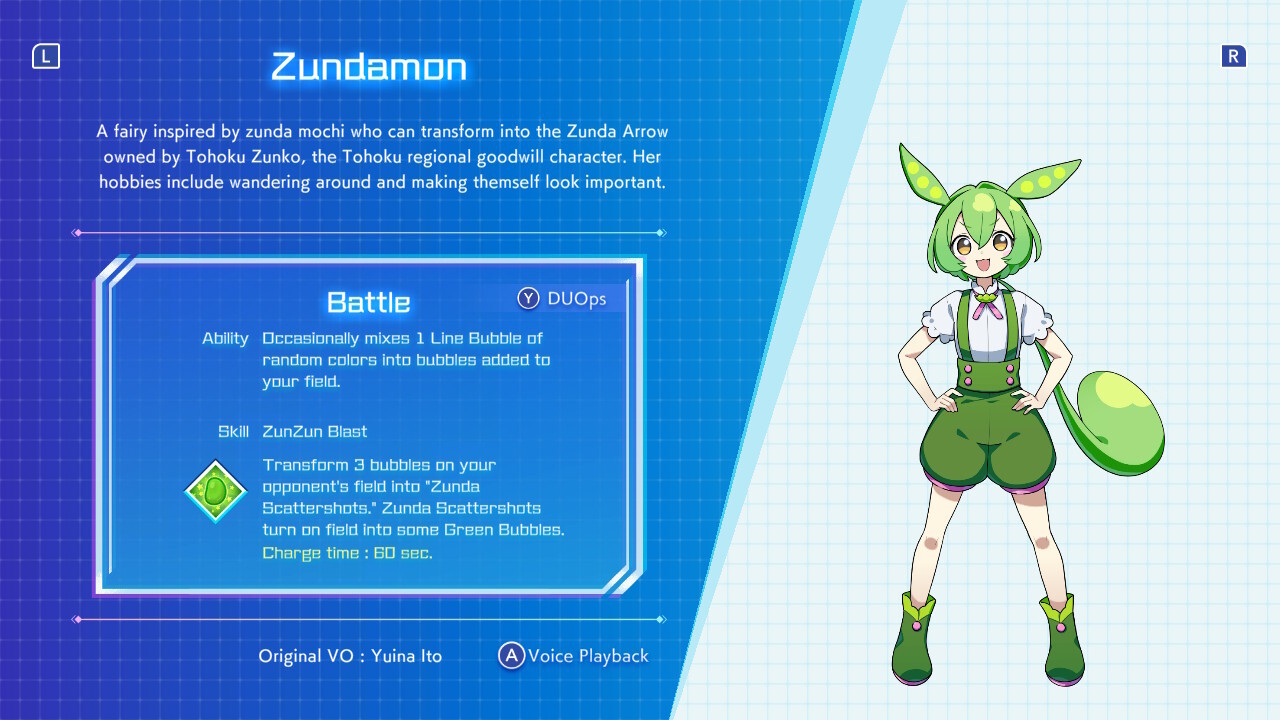Click the circled Y button icon beside DUOps
Image resolution: width=1280 pixels, height=720 pixels.
point(528,298)
